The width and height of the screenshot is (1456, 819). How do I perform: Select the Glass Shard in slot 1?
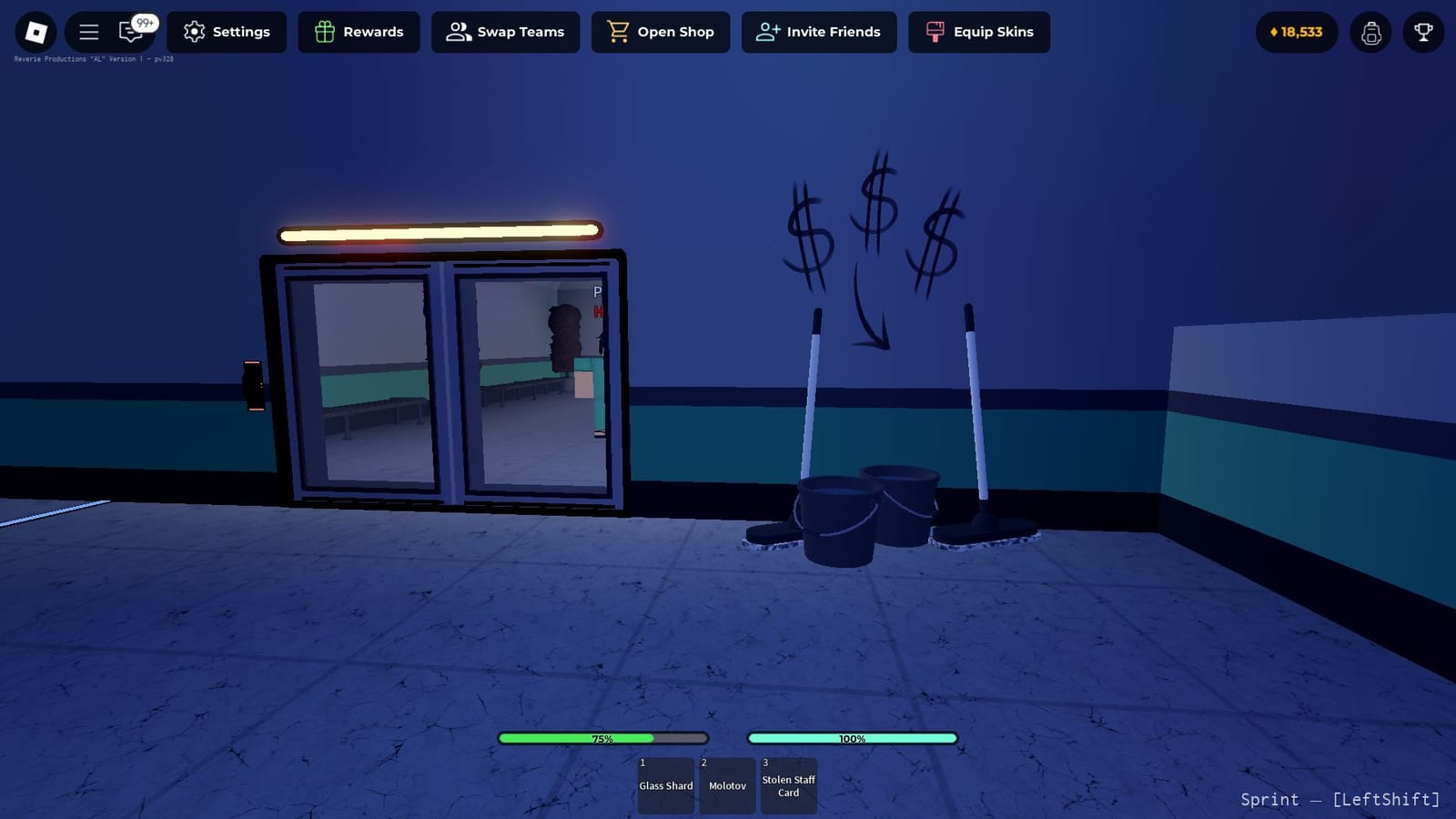tap(665, 784)
